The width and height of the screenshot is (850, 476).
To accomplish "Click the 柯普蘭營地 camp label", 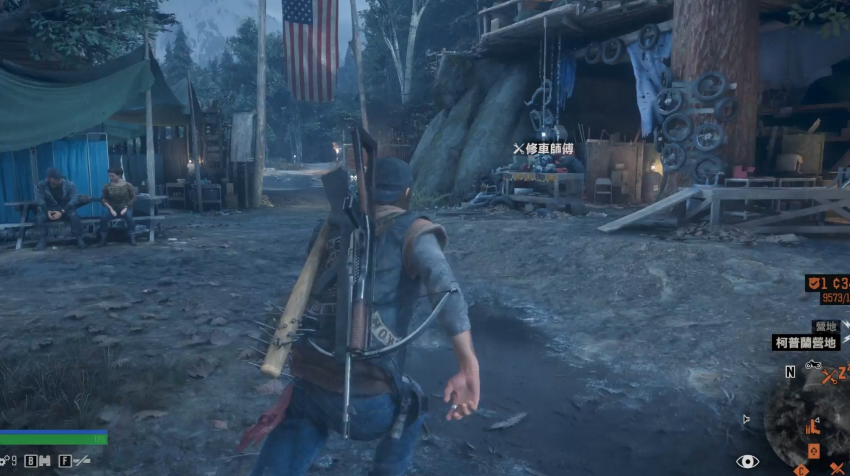I will (x=806, y=342).
